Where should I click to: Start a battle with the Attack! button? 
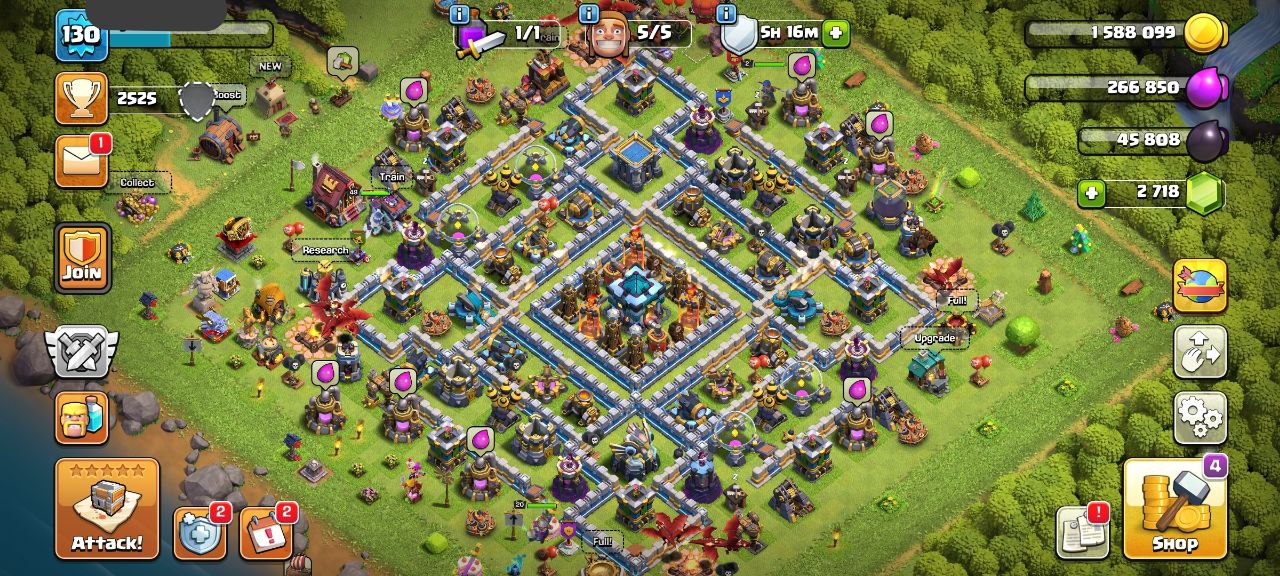107,508
